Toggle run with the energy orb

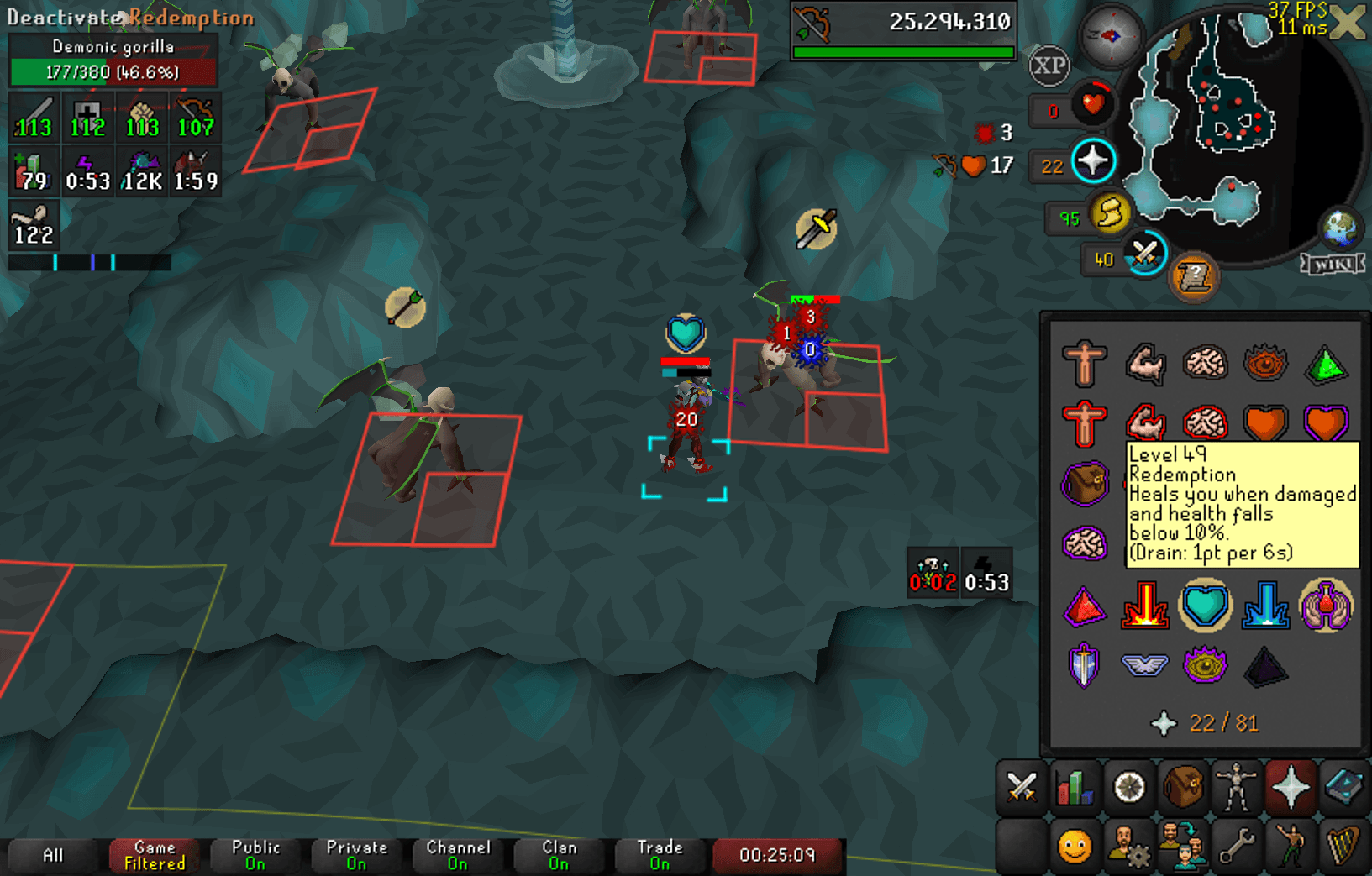point(1110,213)
